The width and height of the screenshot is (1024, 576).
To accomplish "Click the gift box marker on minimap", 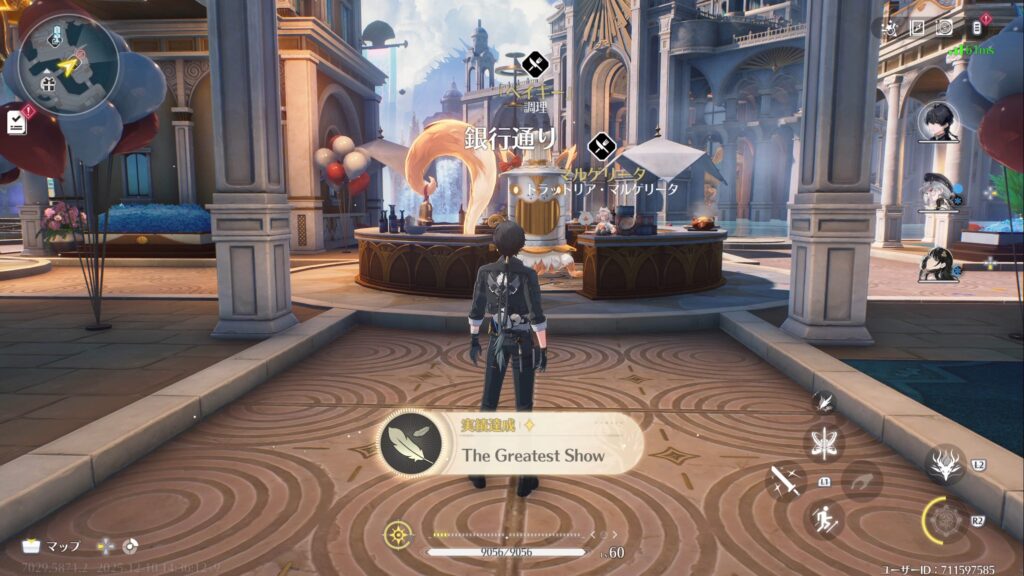I will click(x=49, y=84).
